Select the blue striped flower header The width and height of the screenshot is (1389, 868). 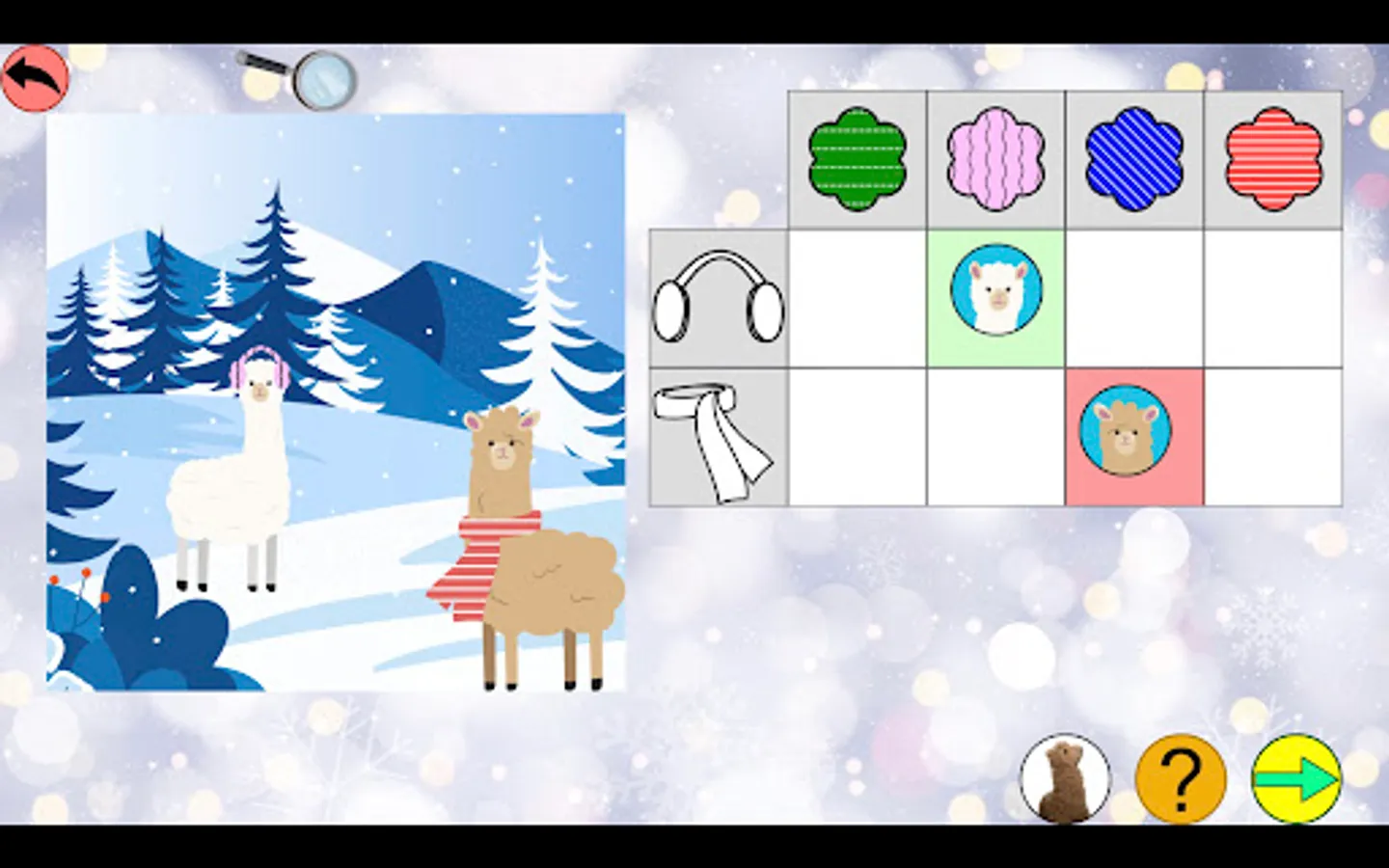point(1134,157)
